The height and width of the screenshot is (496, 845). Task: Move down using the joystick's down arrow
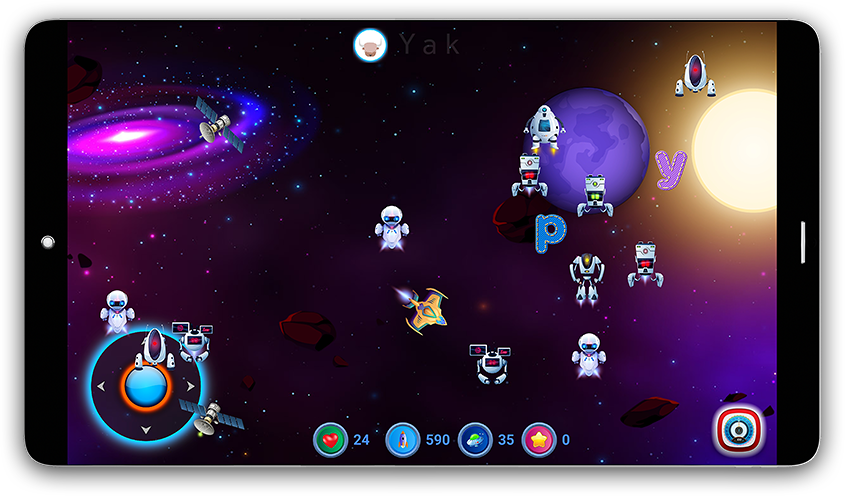click(x=145, y=430)
